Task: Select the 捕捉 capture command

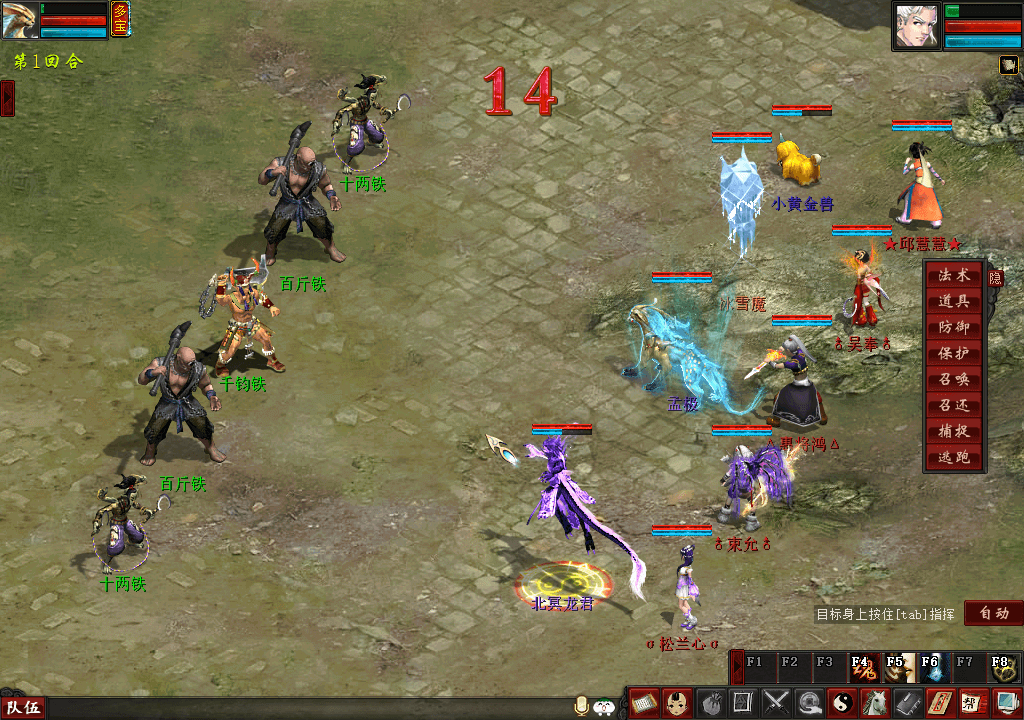Action: point(953,432)
